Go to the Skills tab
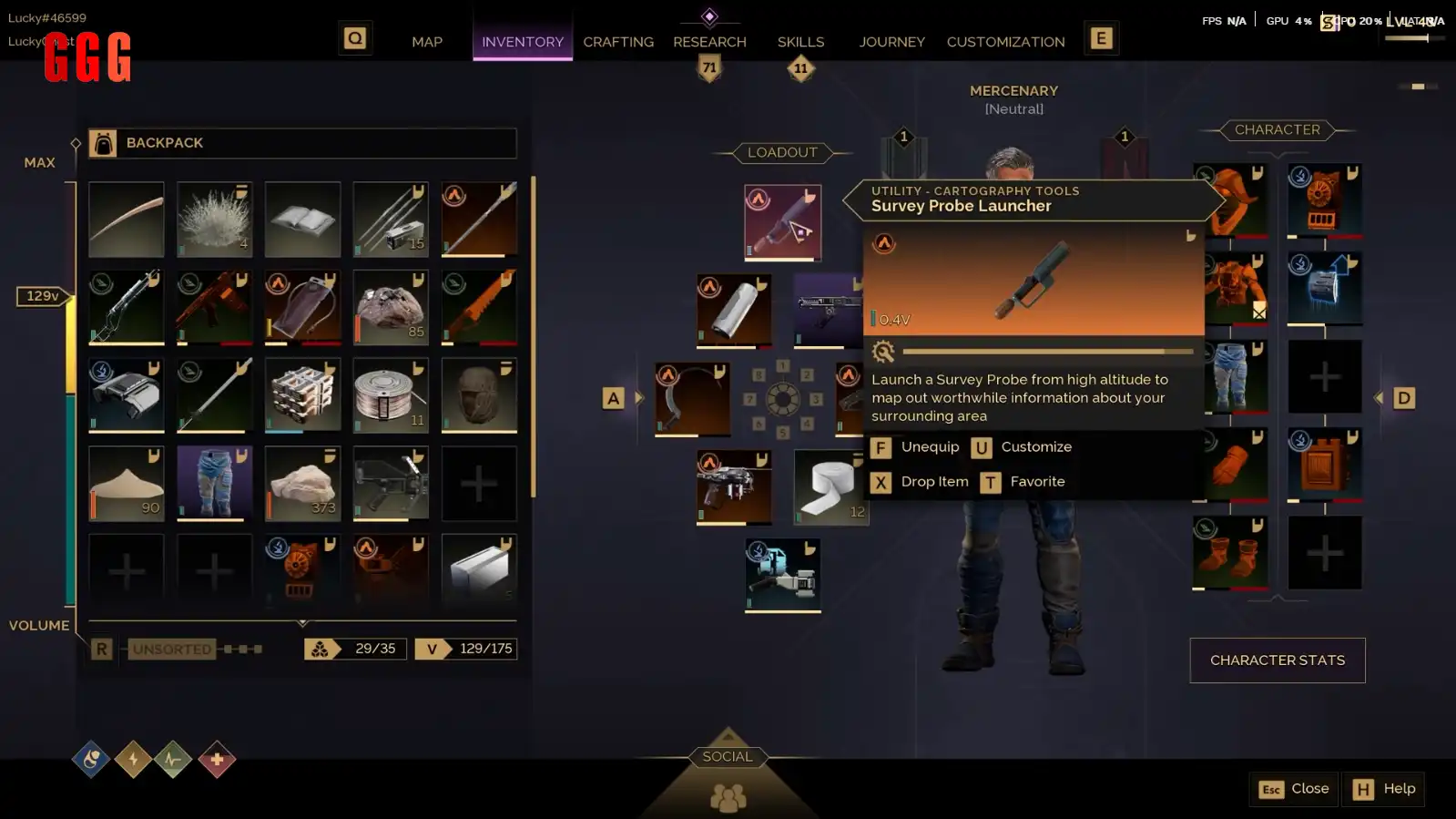 [x=800, y=42]
